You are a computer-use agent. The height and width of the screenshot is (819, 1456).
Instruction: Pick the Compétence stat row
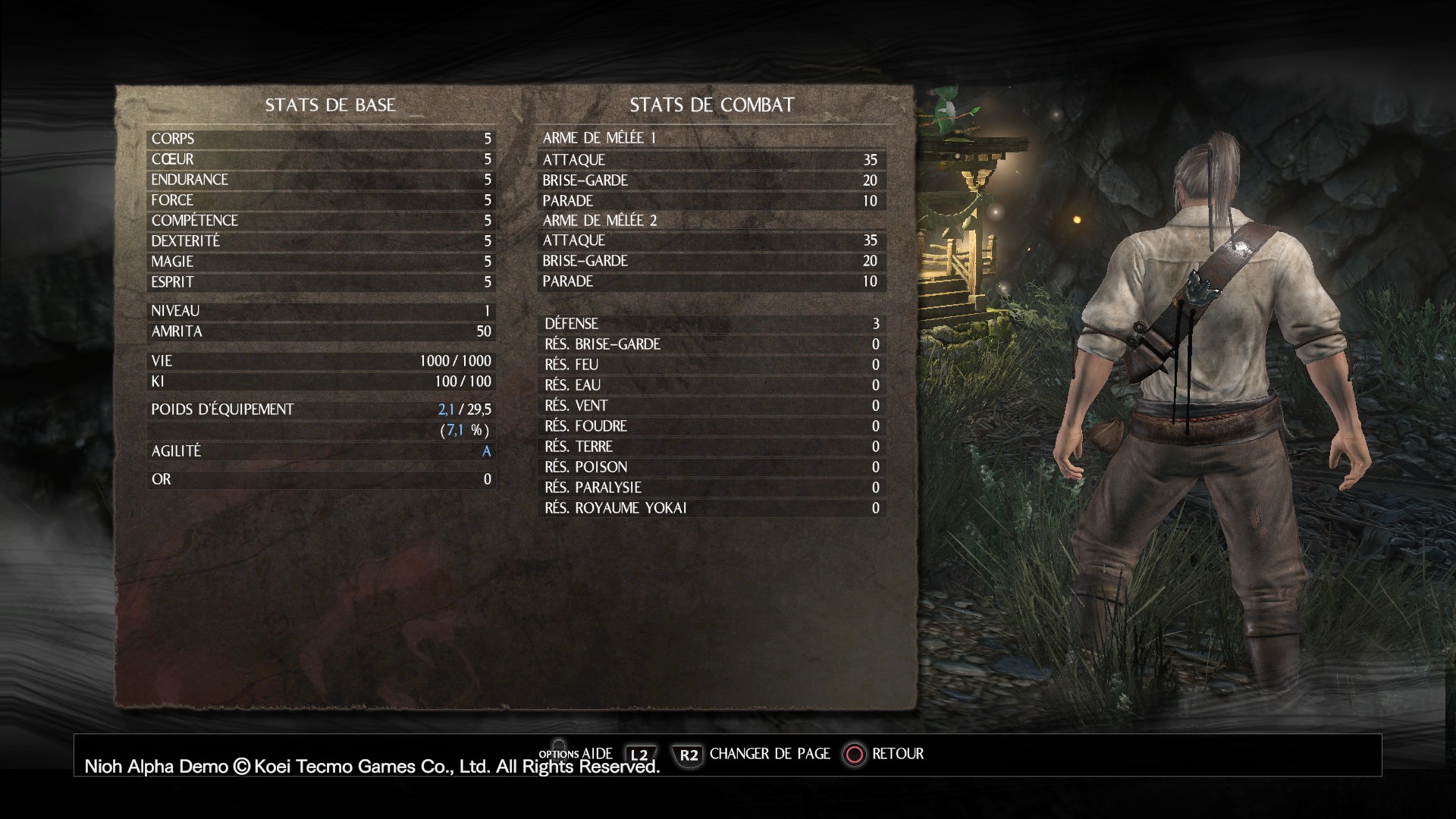[x=321, y=221]
